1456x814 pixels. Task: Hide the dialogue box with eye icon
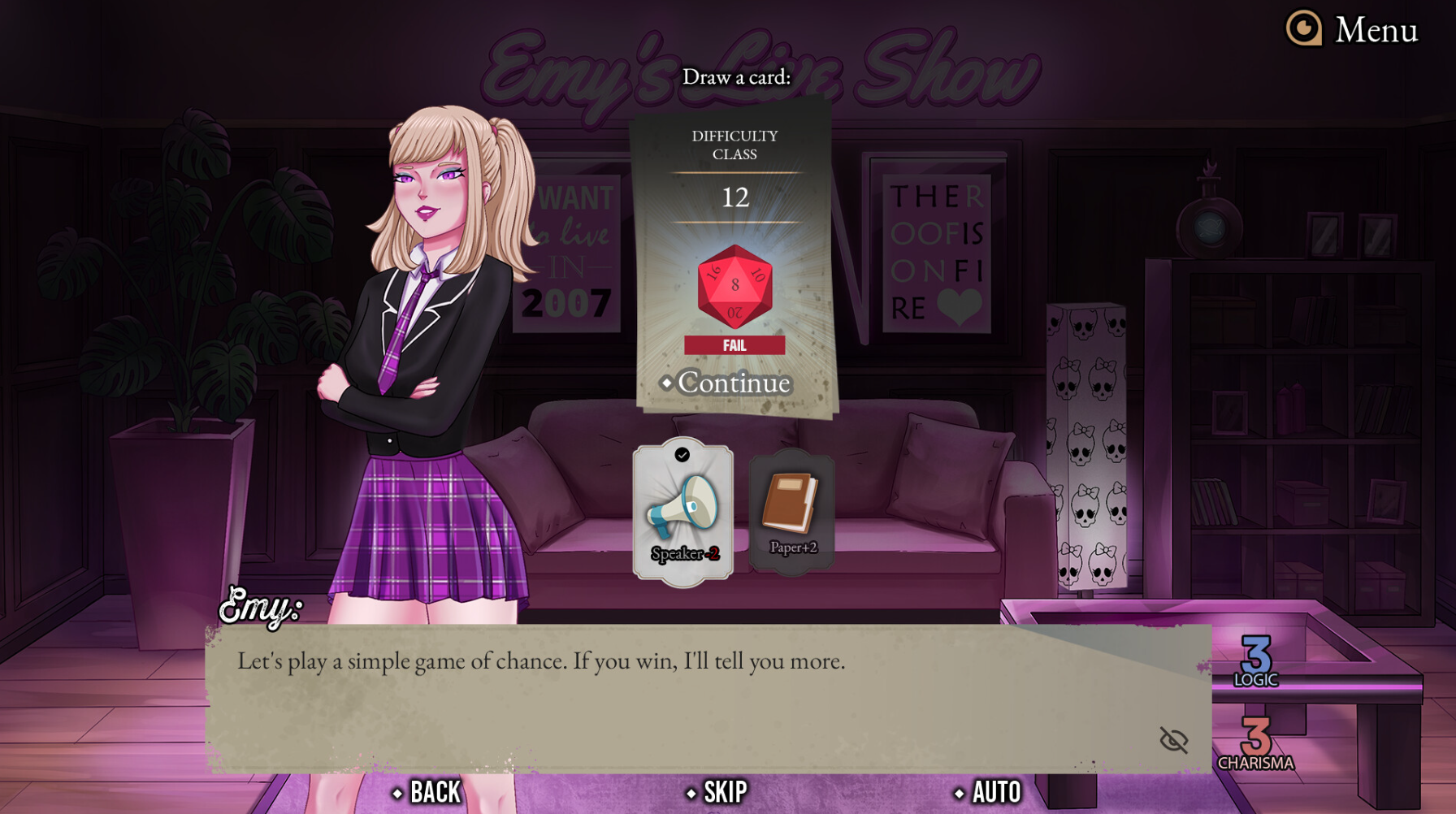click(x=1173, y=740)
